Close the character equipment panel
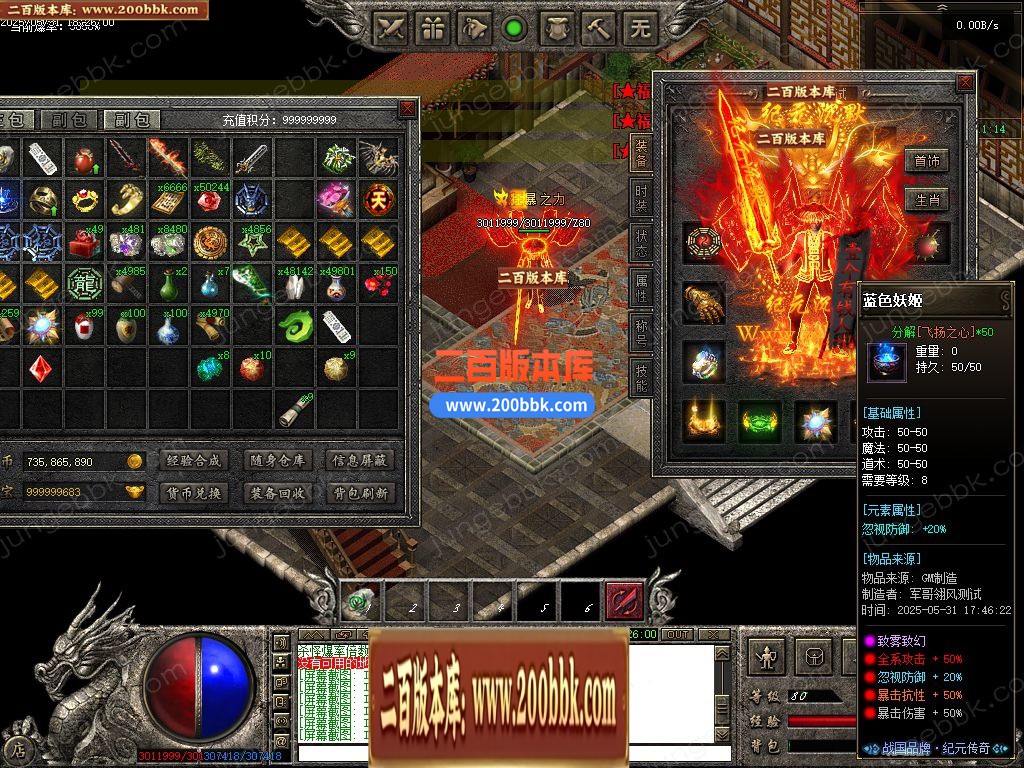The image size is (1024, 768). 964,84
